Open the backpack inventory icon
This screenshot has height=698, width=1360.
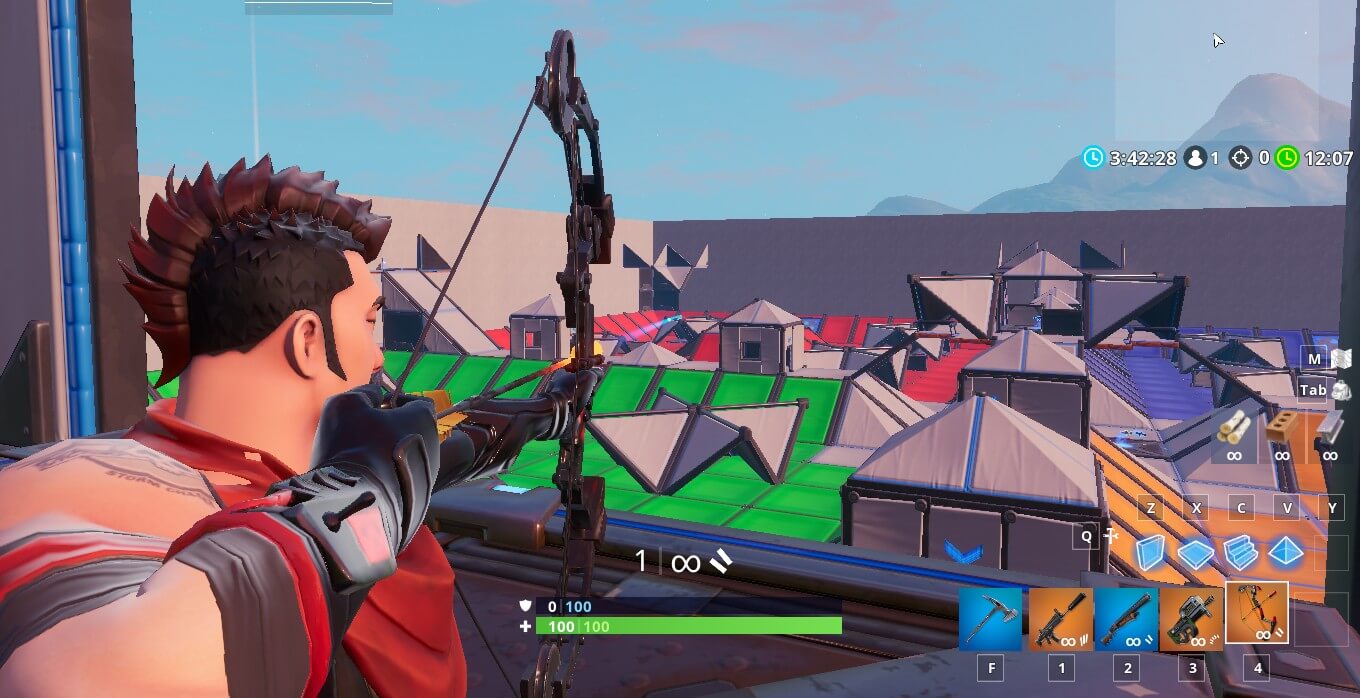[x=1340, y=390]
